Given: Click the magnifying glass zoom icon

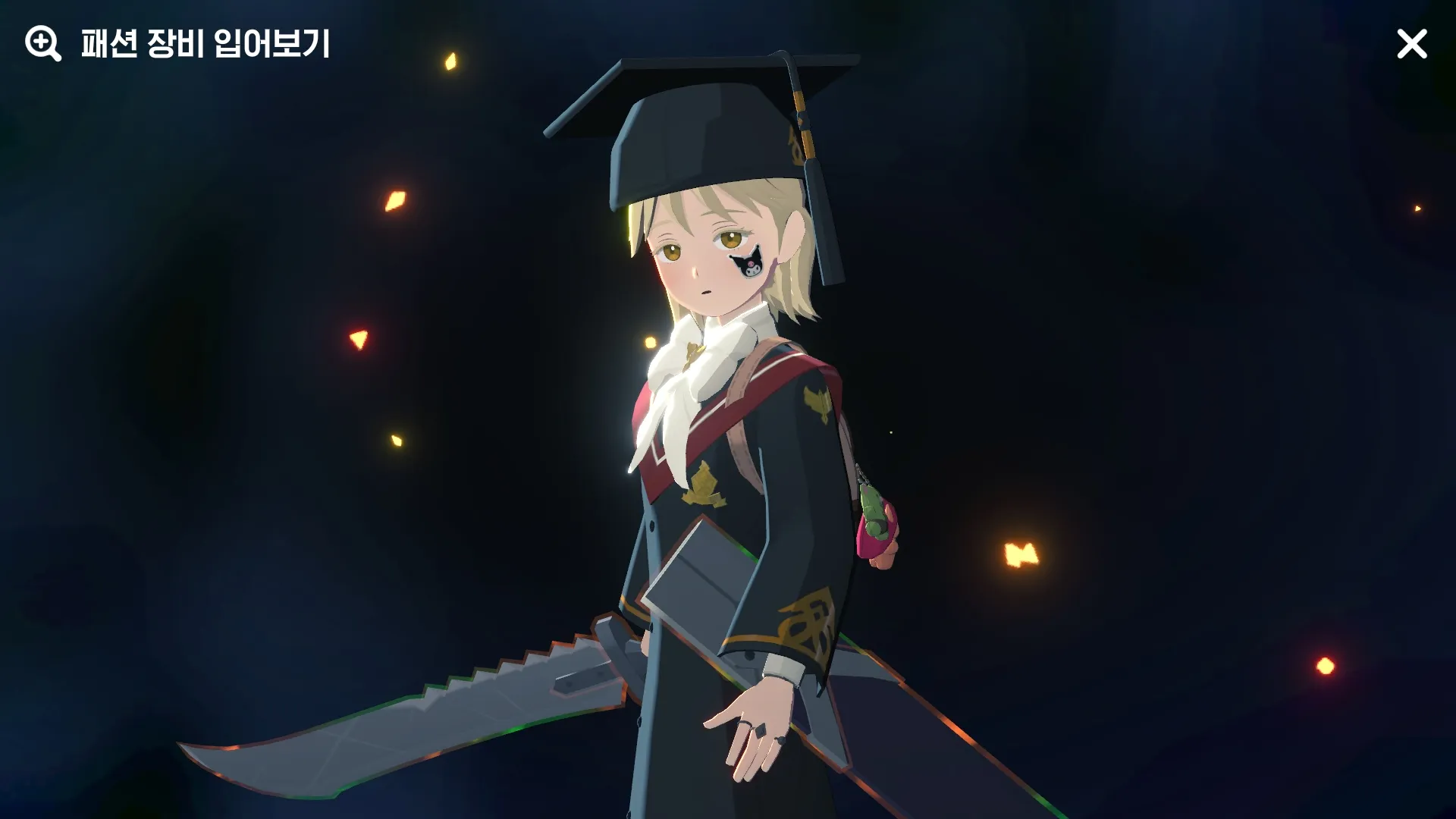Looking at the screenshot, I should pyautogui.click(x=42, y=44).
